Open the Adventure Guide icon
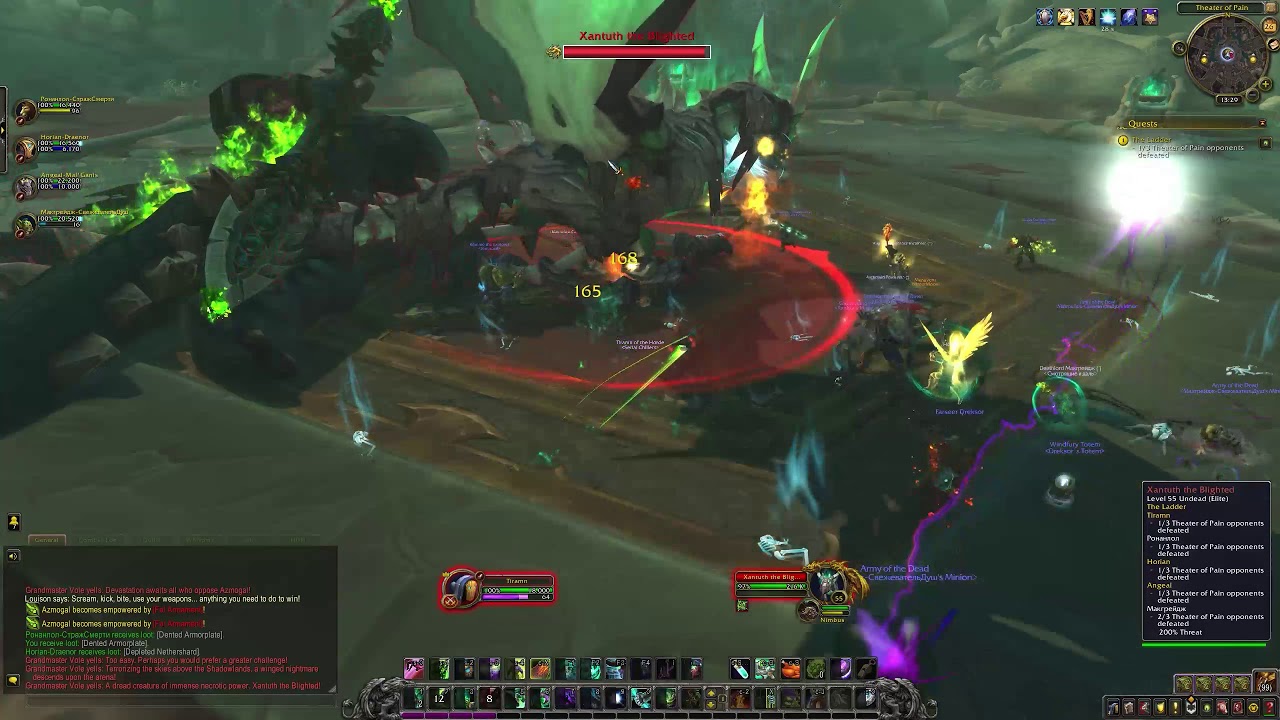Image resolution: width=1280 pixels, height=720 pixels. [1237, 707]
